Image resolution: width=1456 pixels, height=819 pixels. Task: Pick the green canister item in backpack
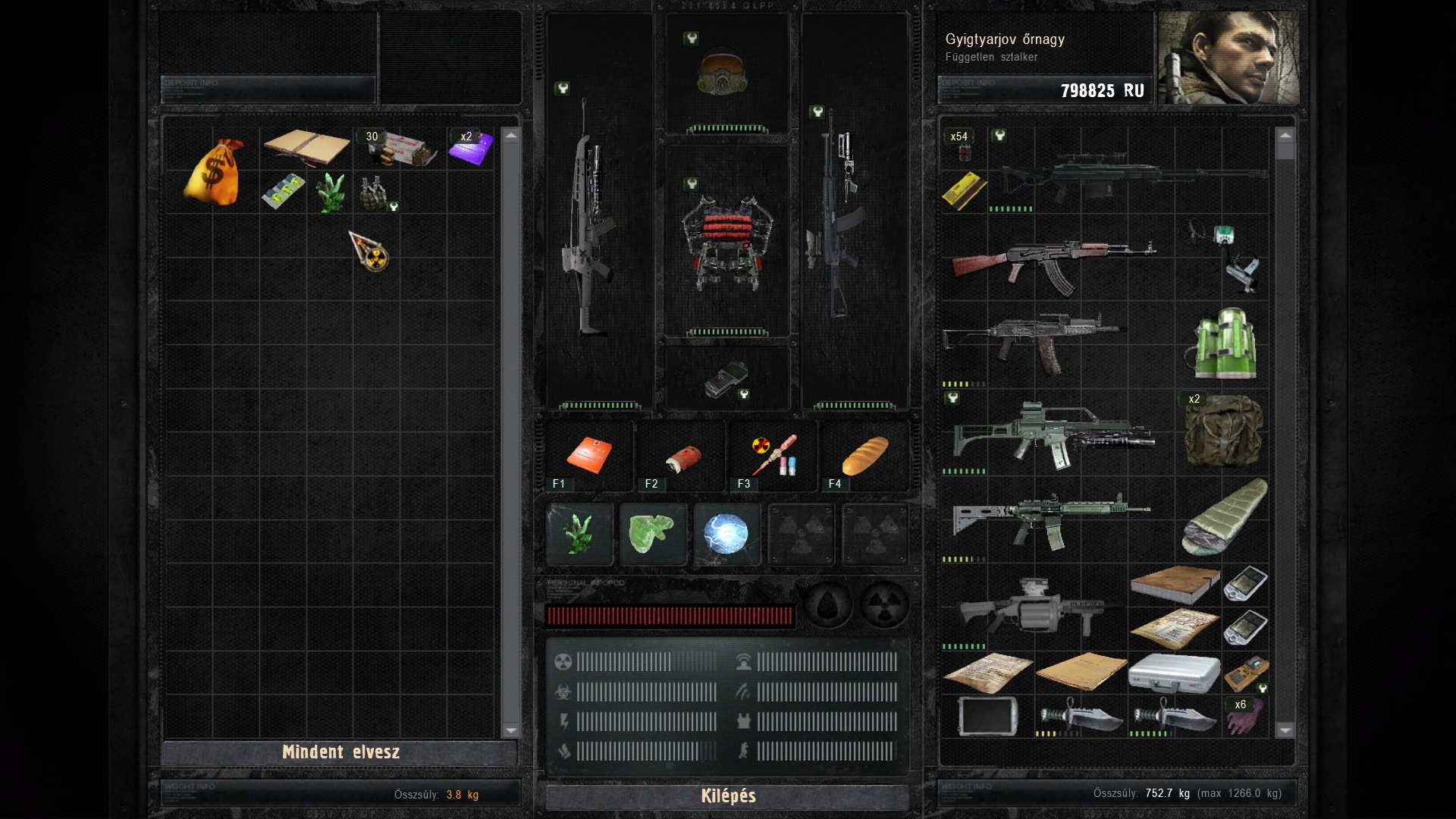point(1225,344)
